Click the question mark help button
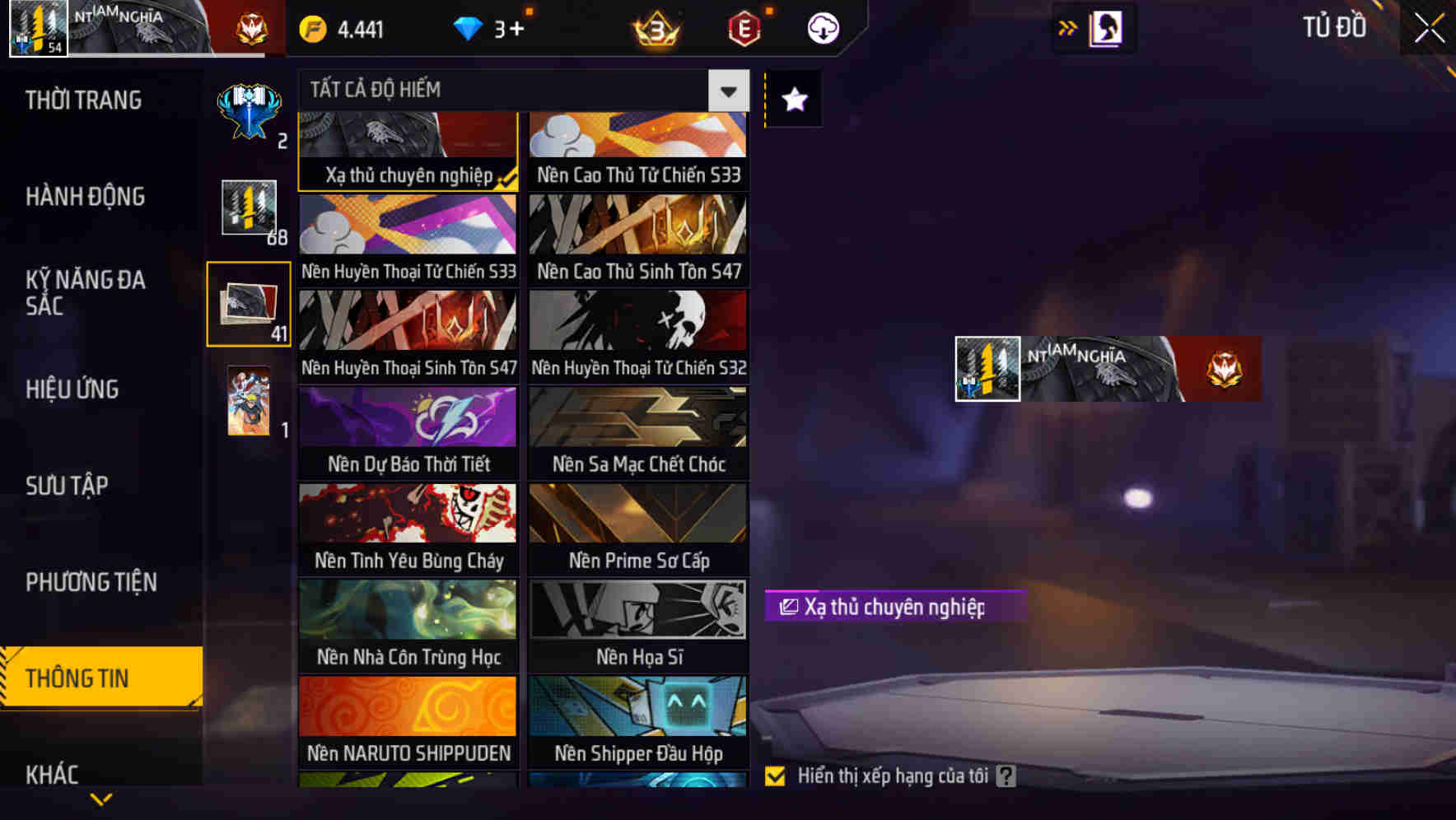1456x820 pixels. point(1005,775)
